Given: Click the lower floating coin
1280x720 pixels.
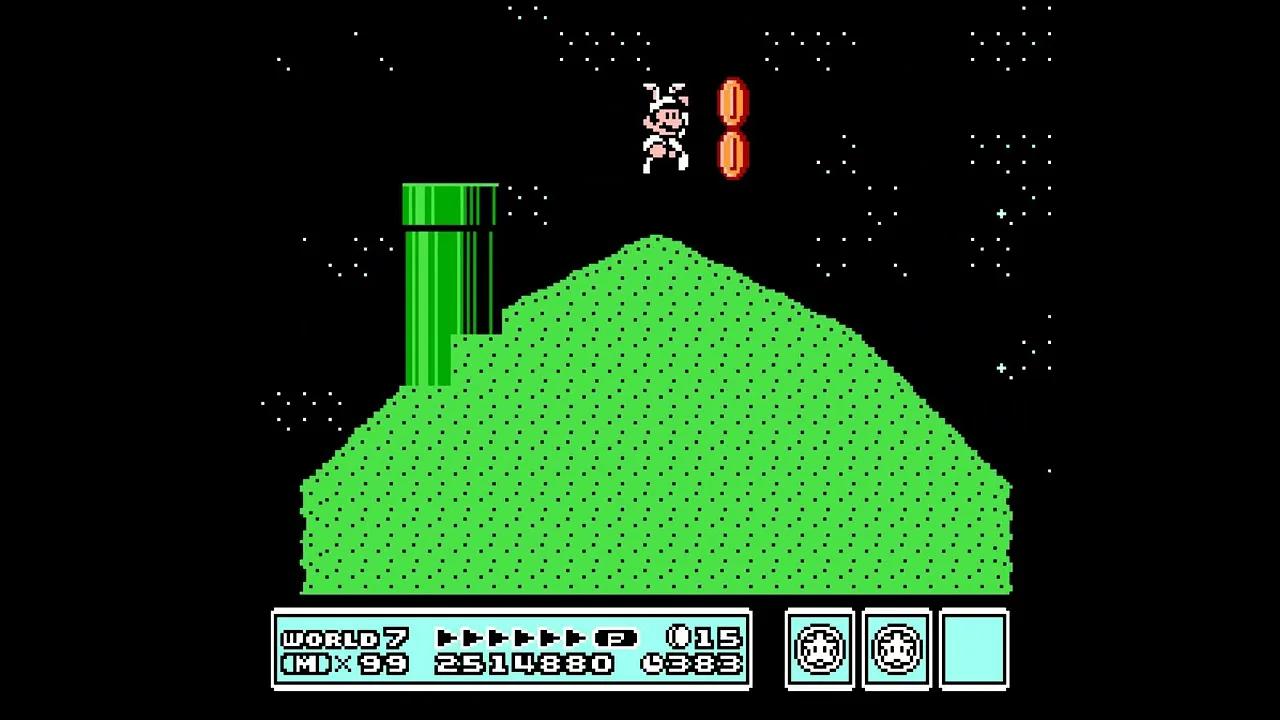Looking at the screenshot, I should [x=733, y=153].
